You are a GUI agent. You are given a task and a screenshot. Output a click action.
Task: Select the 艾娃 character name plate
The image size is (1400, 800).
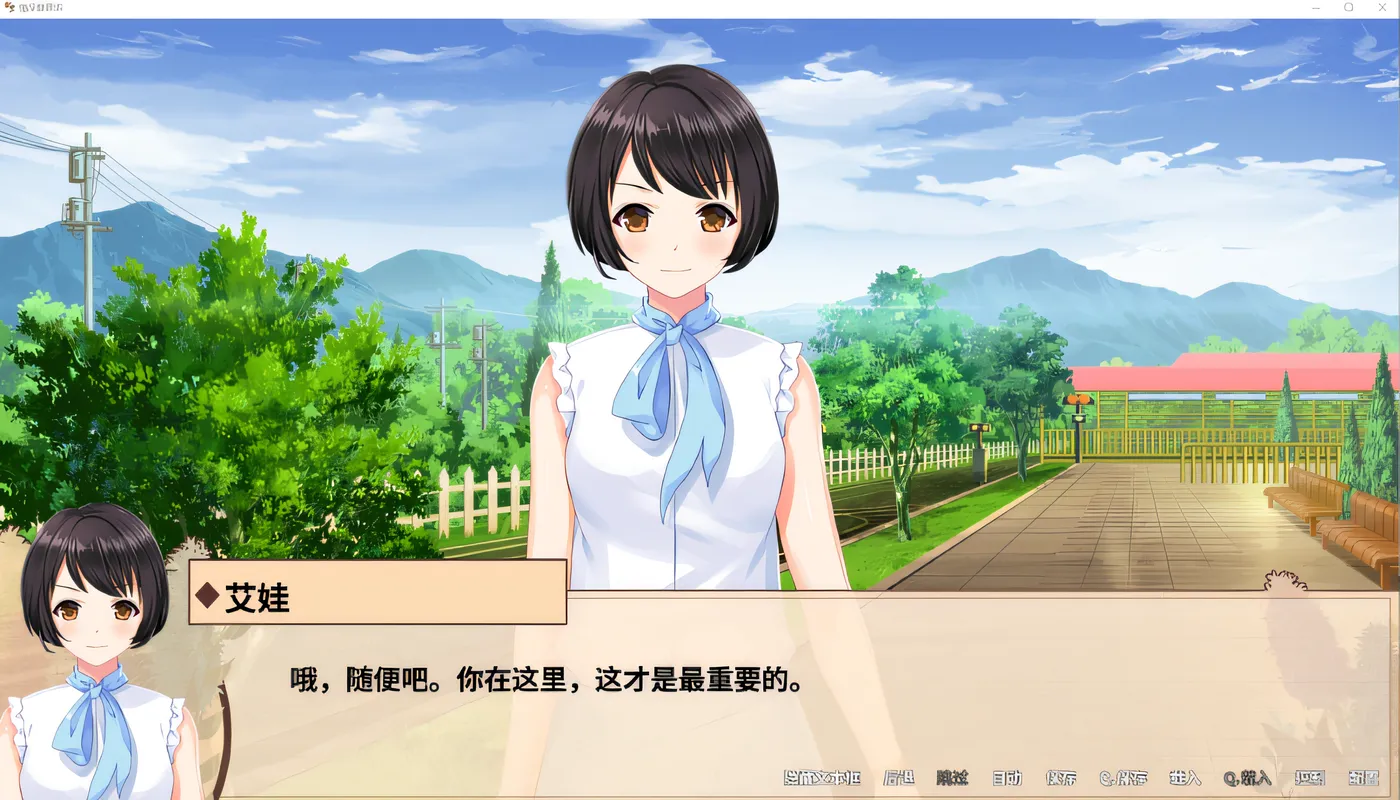(x=375, y=597)
